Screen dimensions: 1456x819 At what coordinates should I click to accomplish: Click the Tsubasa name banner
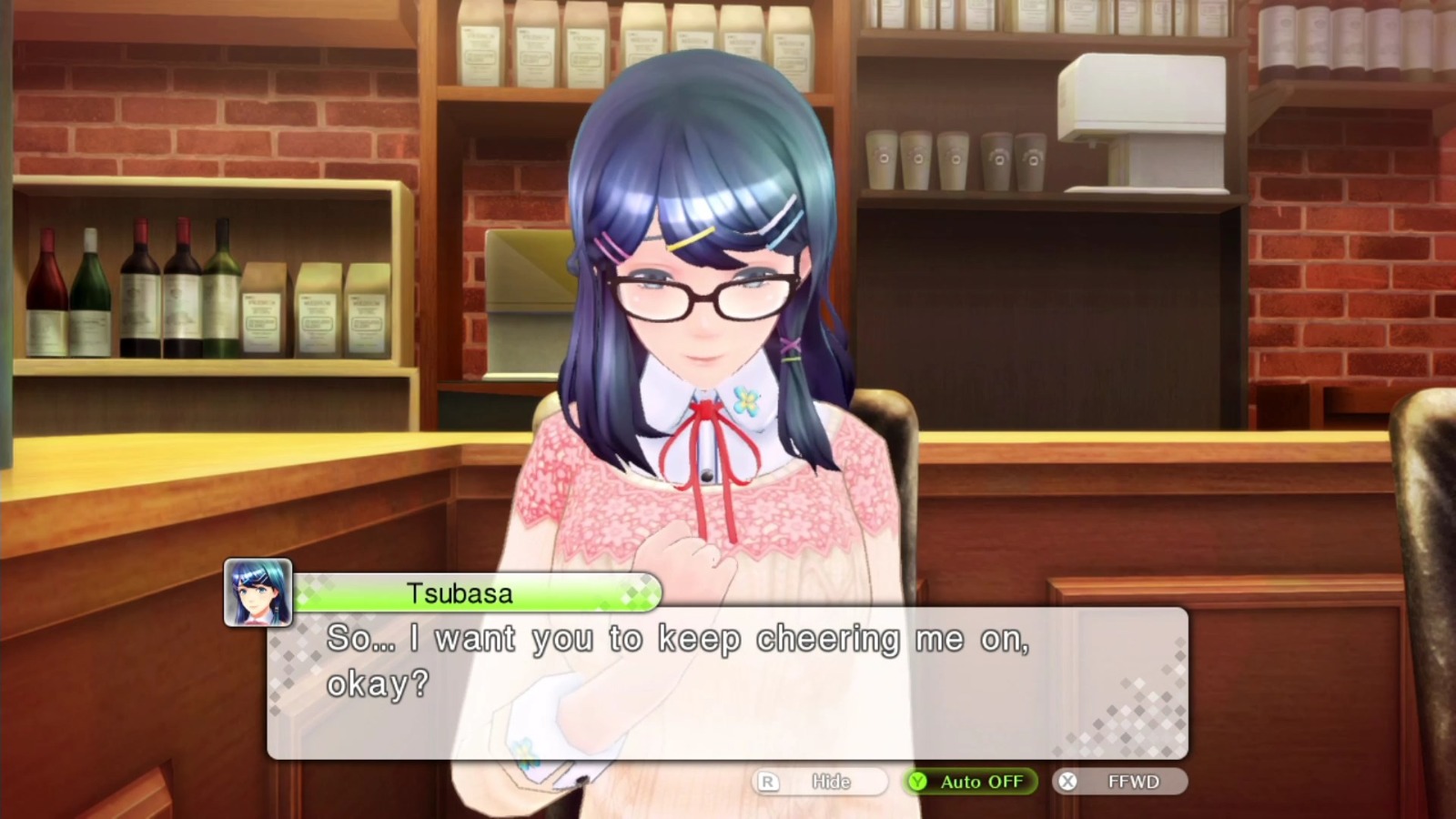pyautogui.click(x=460, y=593)
